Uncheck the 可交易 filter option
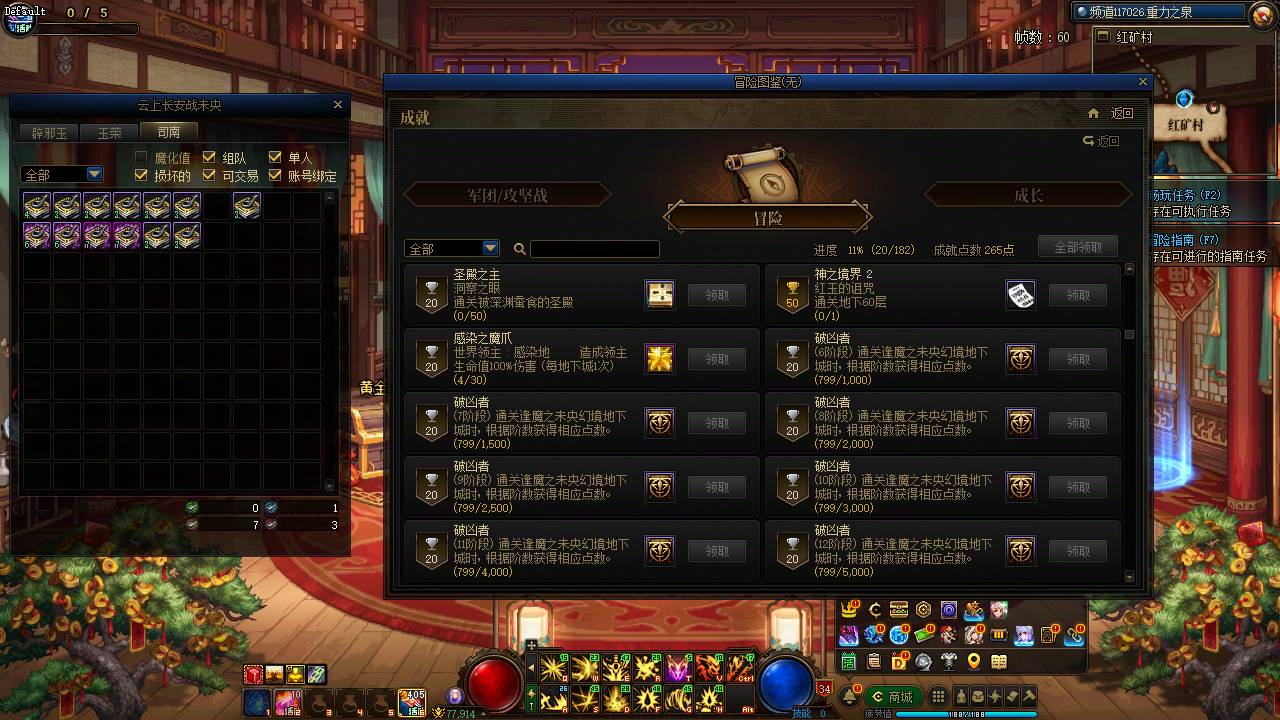1280x720 pixels. pos(208,175)
